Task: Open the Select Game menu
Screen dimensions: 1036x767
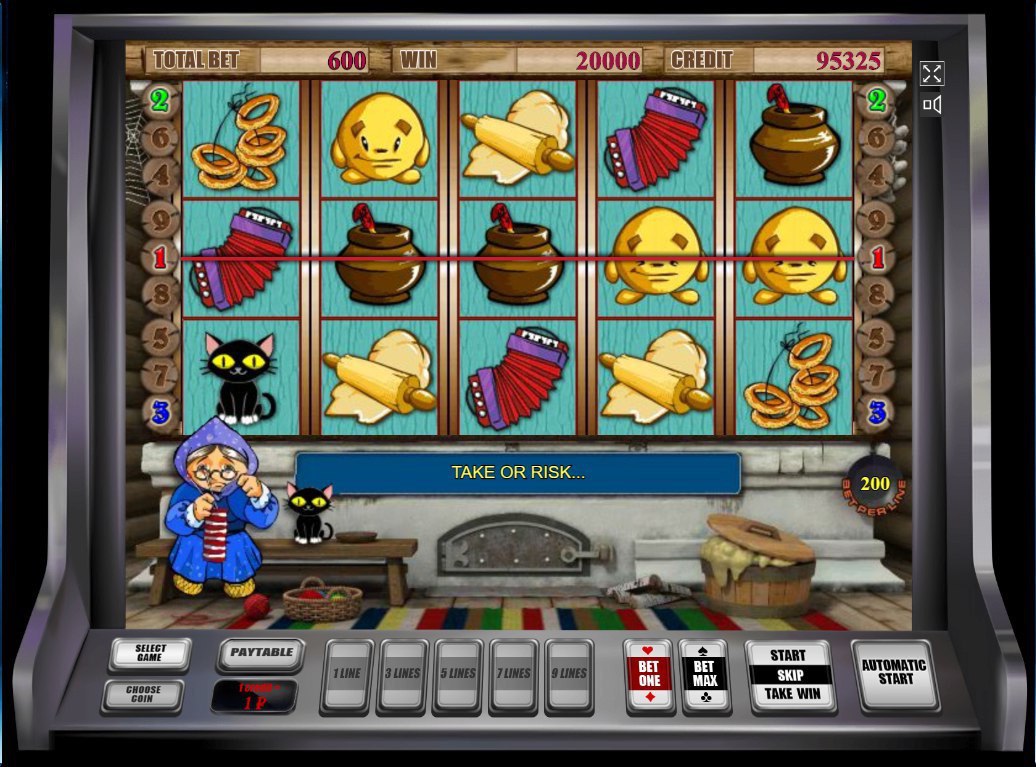Action: pos(150,655)
